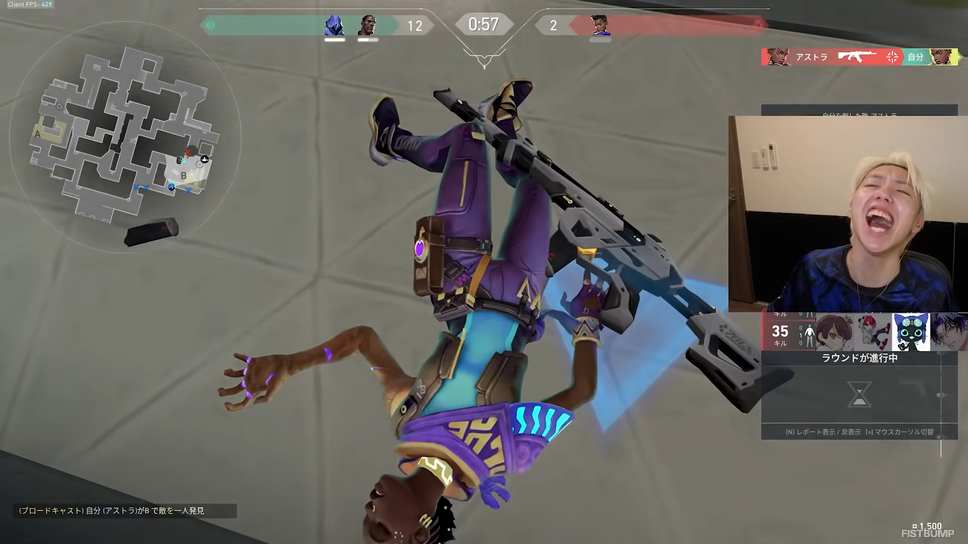This screenshot has width=968, height=544.
Task: Select the brown-haired anime avatar
Action: coord(834,332)
